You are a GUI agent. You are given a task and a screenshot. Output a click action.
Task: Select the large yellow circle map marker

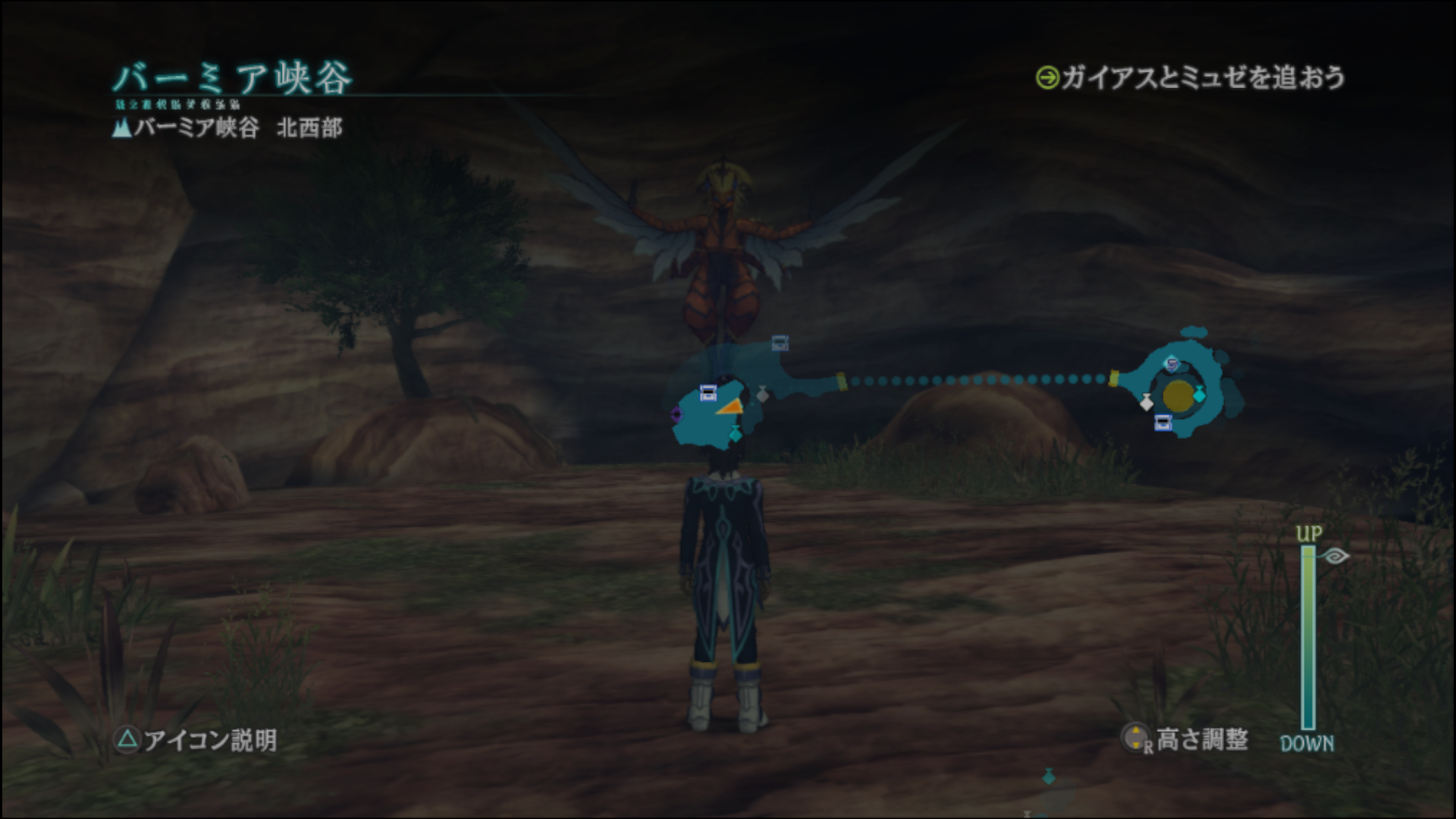coord(1178,394)
